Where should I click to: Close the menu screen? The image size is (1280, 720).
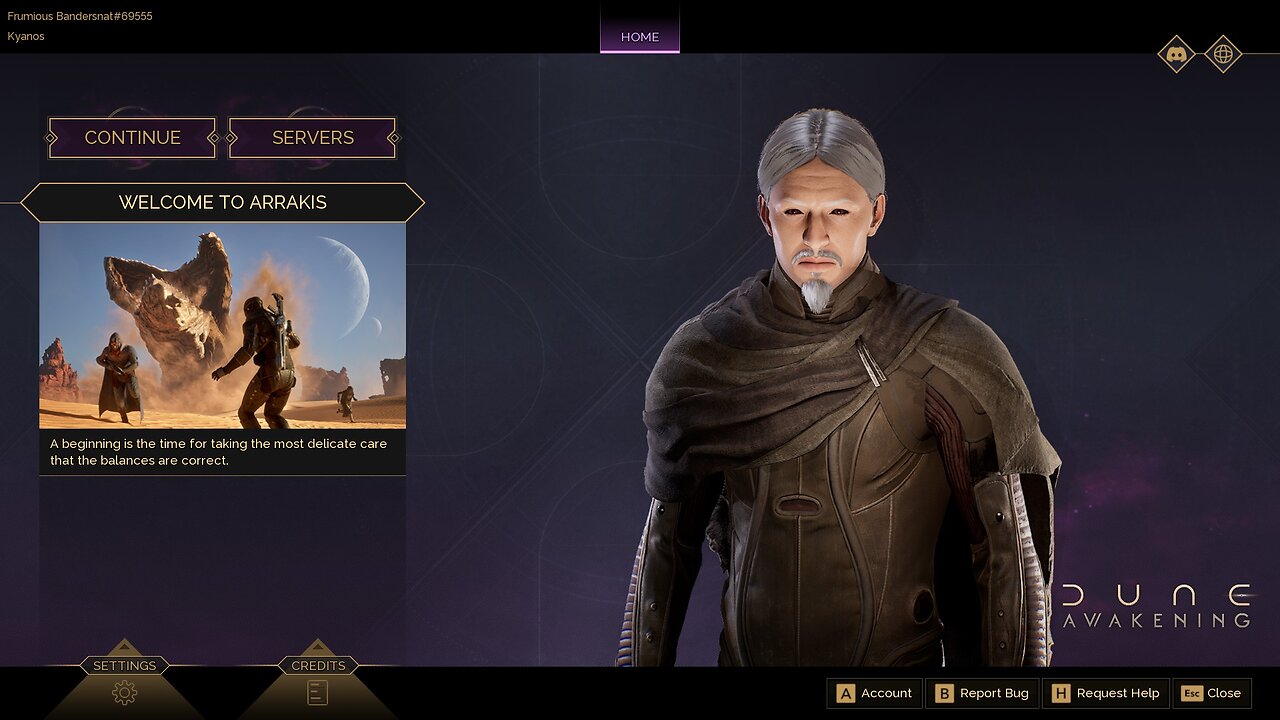click(x=1211, y=693)
